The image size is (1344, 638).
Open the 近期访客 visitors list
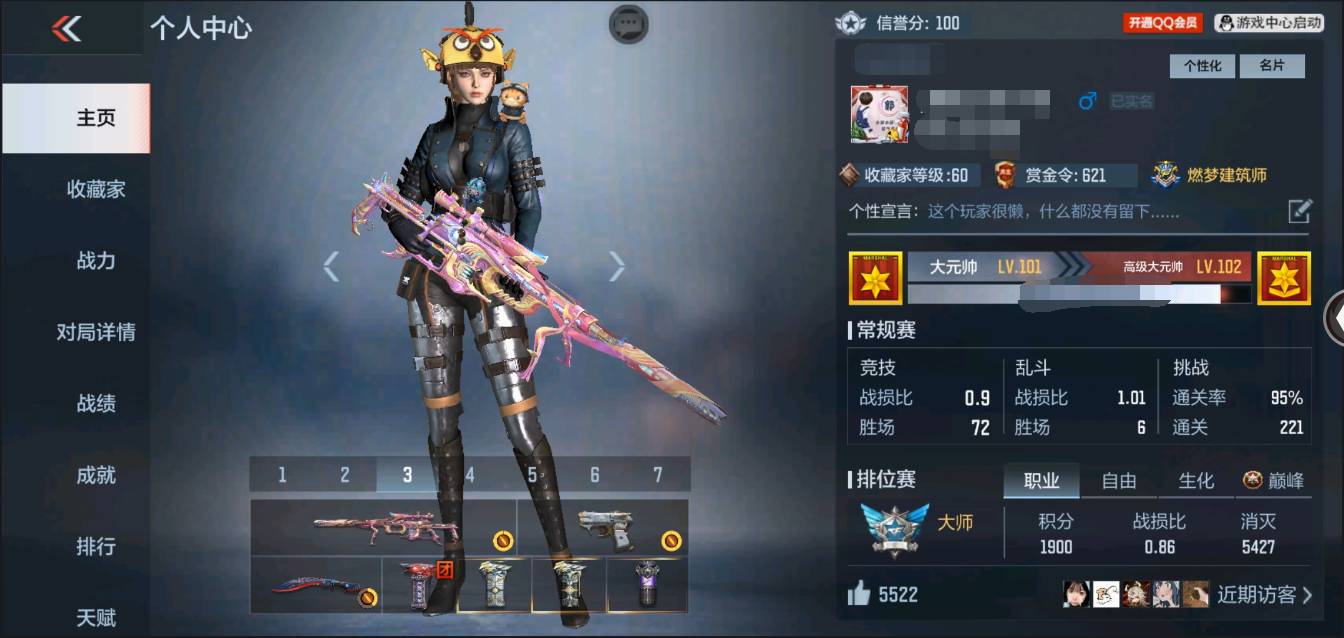click(x=1263, y=595)
